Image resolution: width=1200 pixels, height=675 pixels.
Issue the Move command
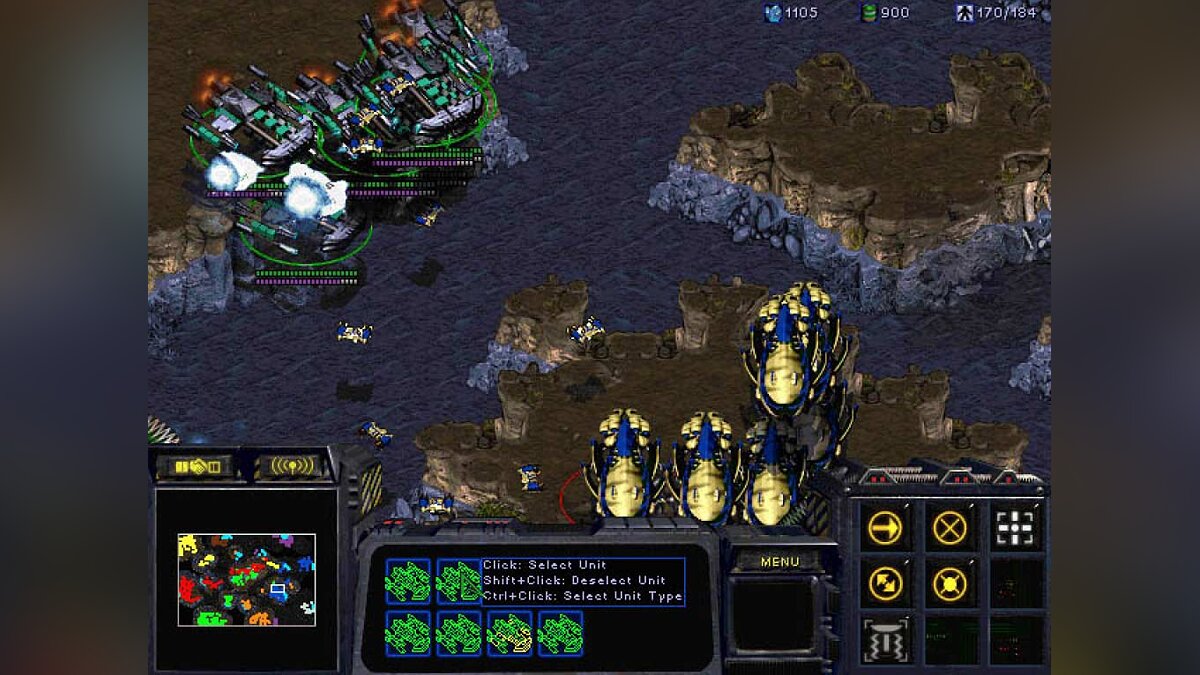click(885, 527)
